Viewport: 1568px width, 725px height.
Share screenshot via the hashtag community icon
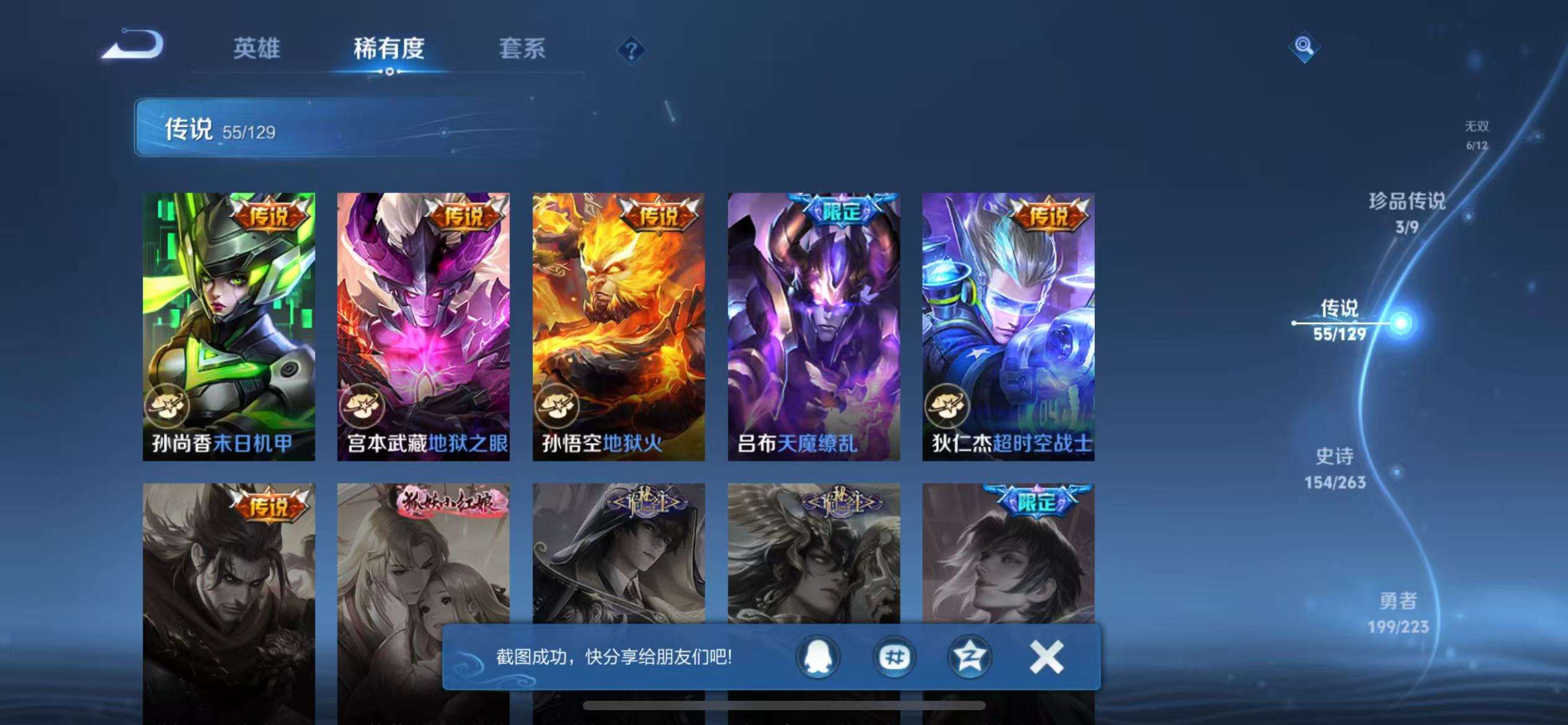pyautogui.click(x=894, y=655)
